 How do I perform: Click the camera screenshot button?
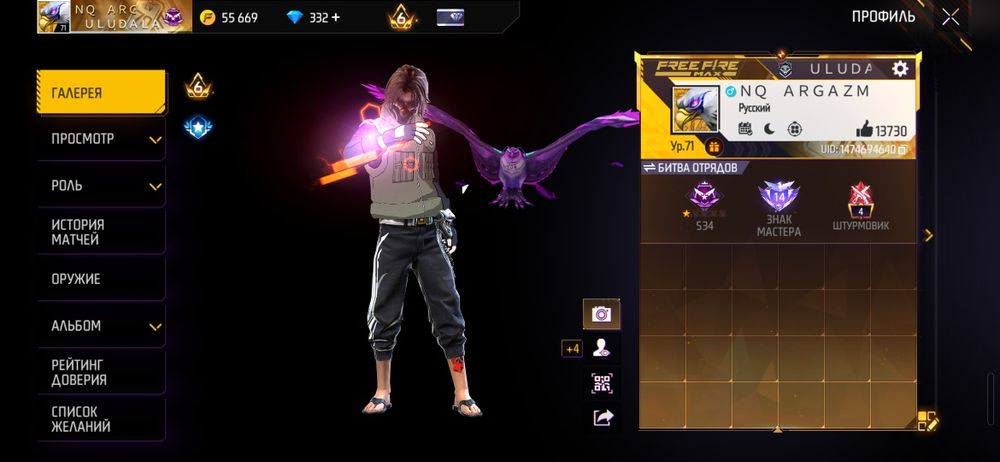tap(602, 314)
